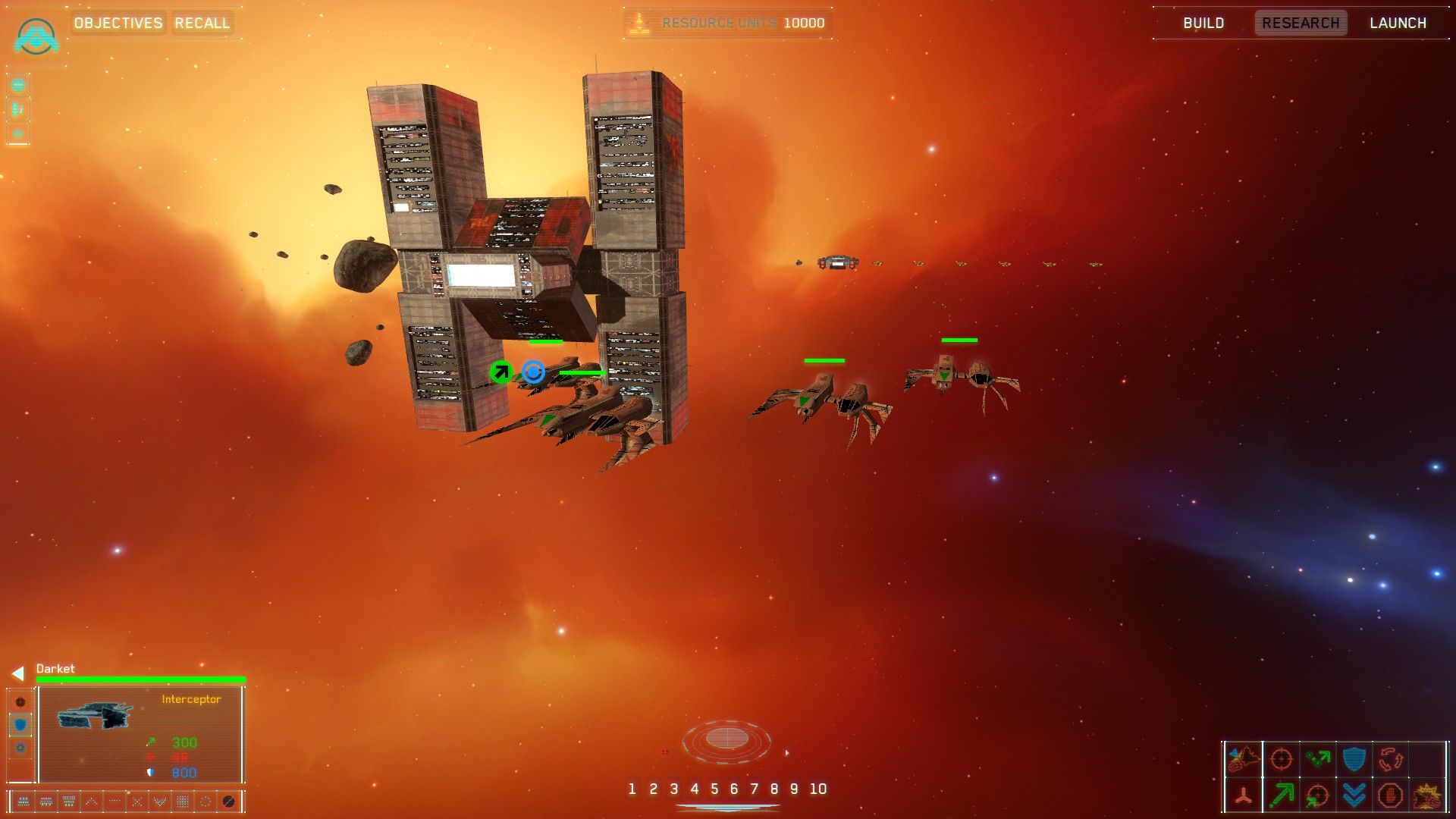Choose the X formation icon
The image size is (1456, 819).
tap(137, 802)
